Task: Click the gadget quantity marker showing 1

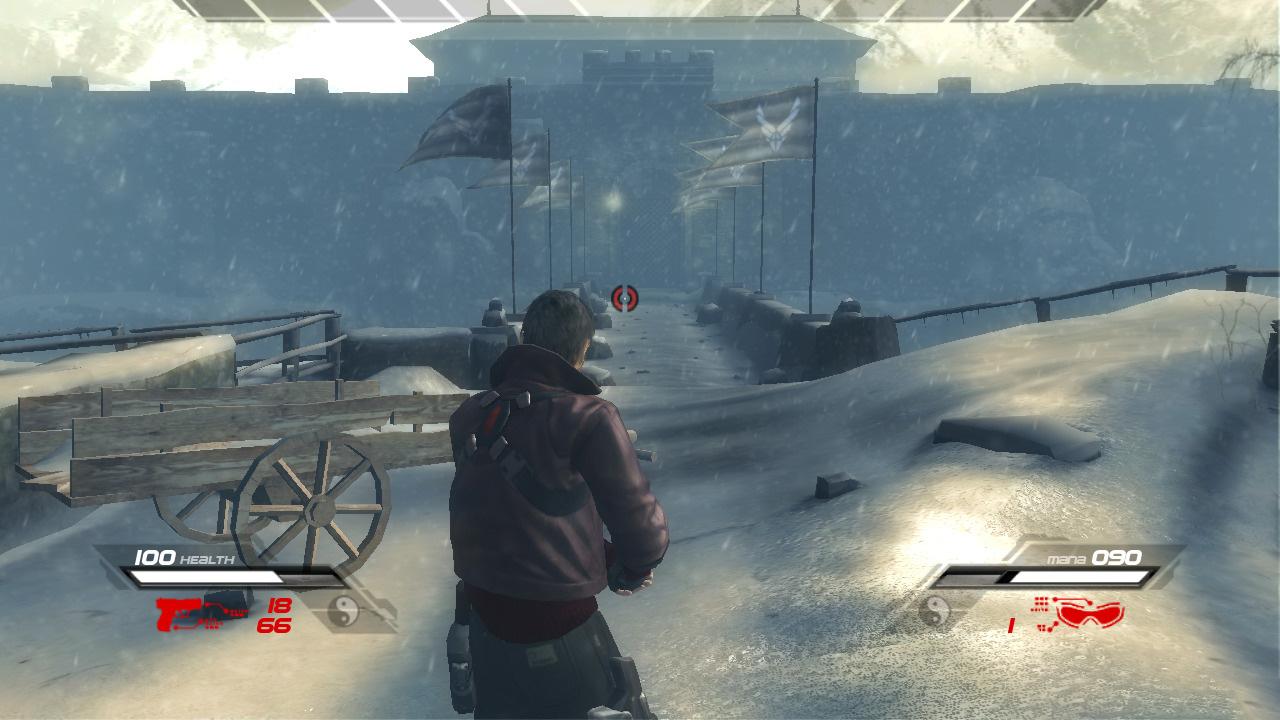Action: point(1010,626)
